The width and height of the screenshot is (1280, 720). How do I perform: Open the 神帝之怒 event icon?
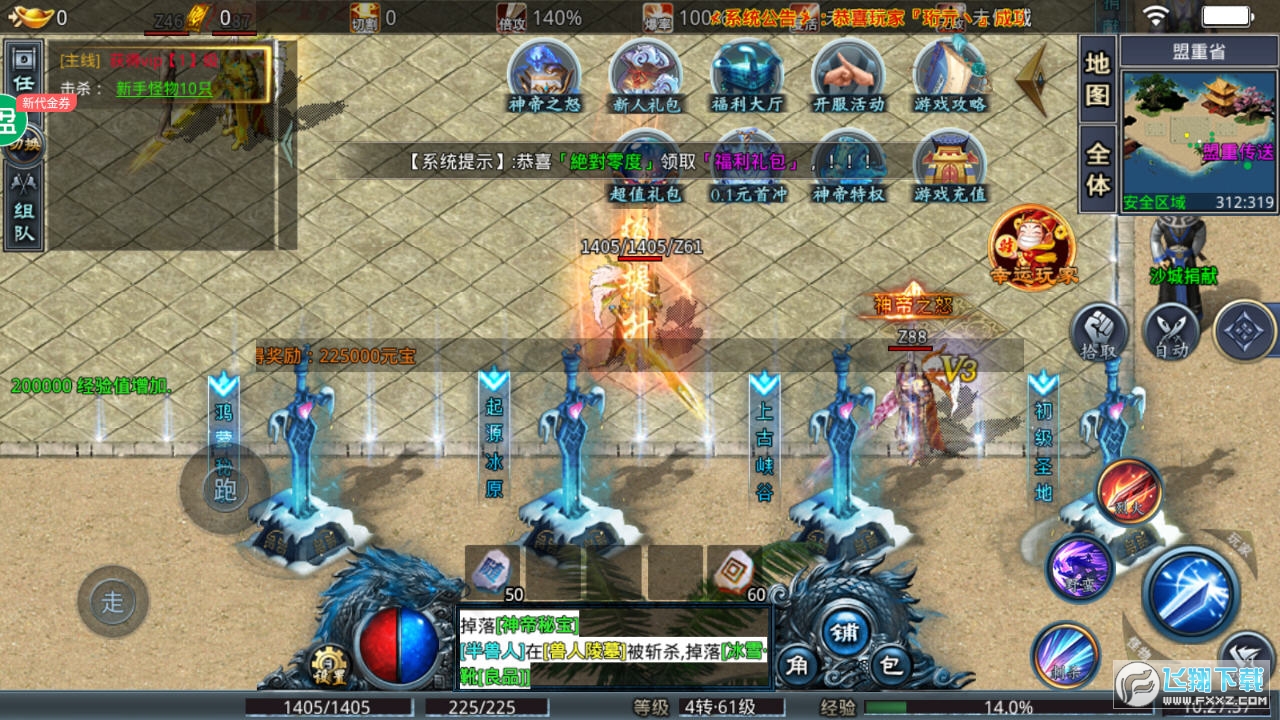click(544, 73)
